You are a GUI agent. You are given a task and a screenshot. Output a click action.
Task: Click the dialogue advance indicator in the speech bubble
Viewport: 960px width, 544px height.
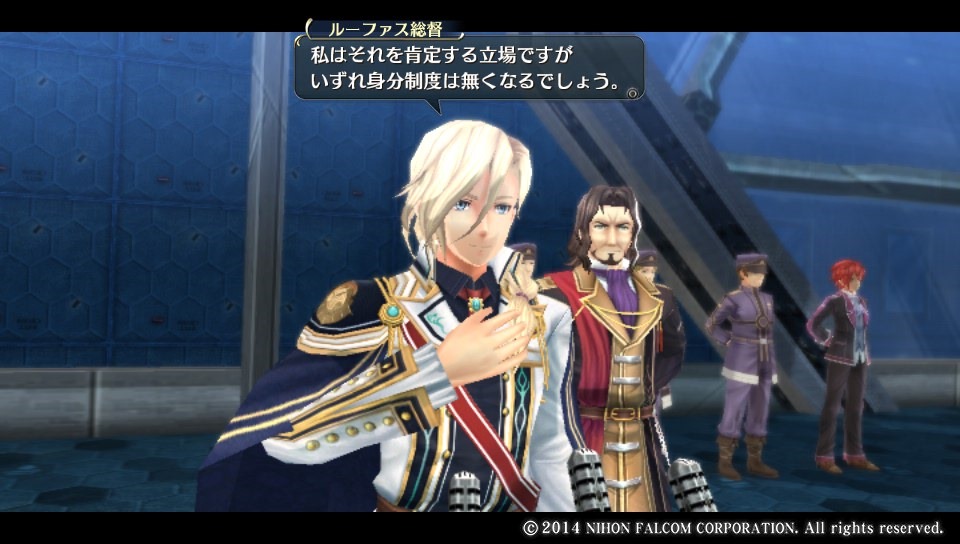click(x=631, y=92)
